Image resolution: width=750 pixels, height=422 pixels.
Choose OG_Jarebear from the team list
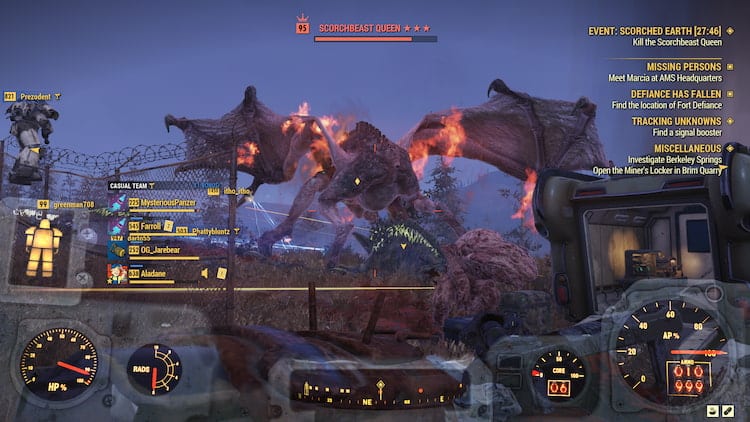click(162, 250)
